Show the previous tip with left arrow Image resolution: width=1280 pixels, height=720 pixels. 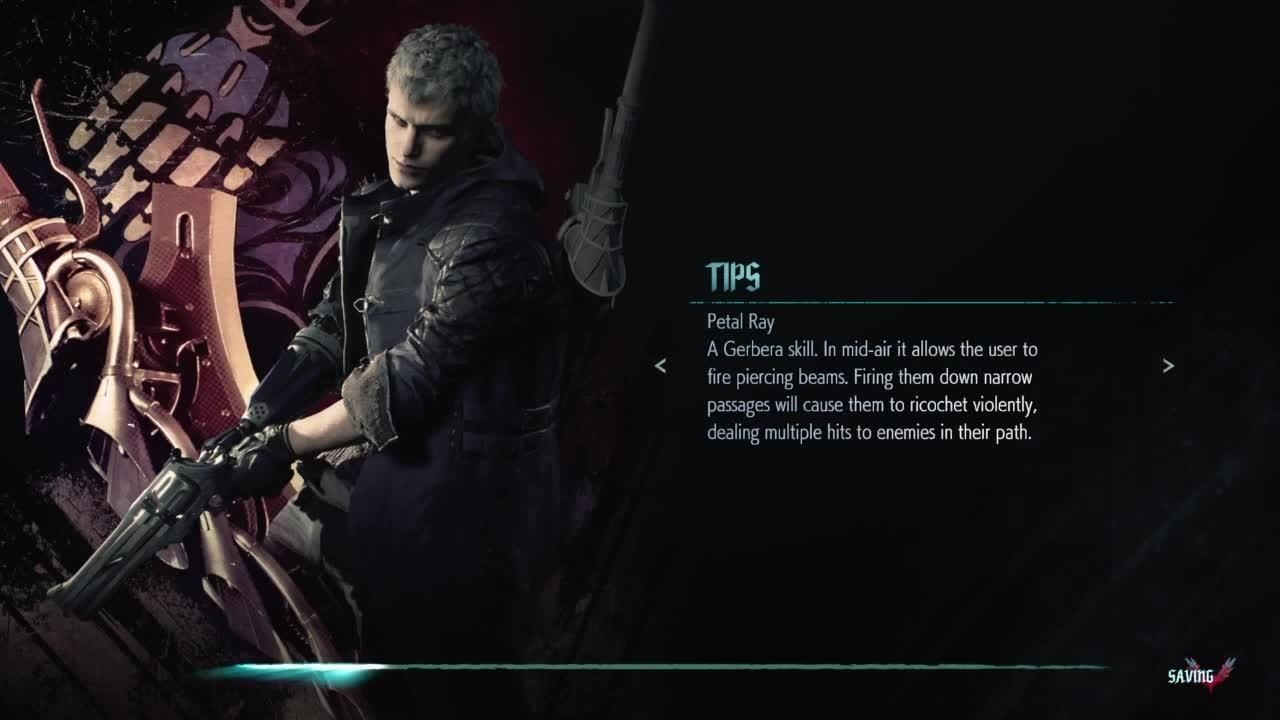tap(660, 366)
